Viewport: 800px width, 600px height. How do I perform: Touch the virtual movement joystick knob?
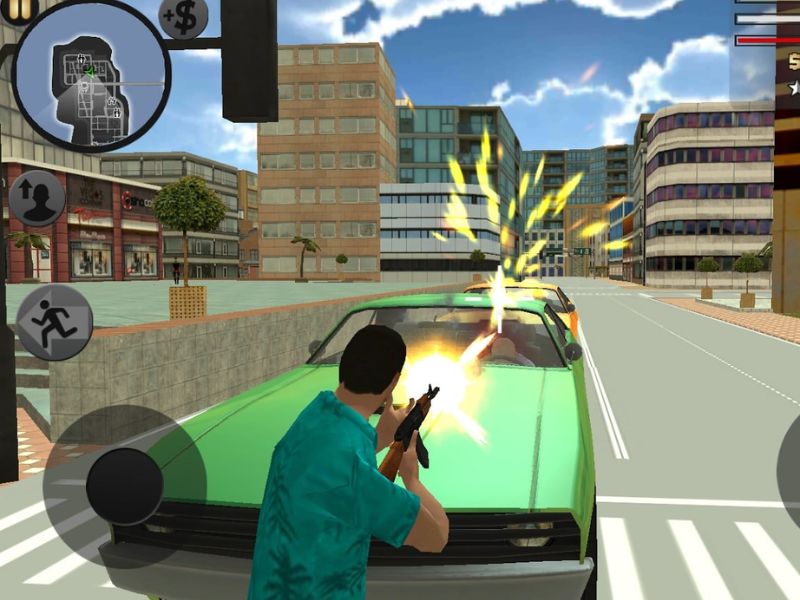pyautogui.click(x=124, y=486)
